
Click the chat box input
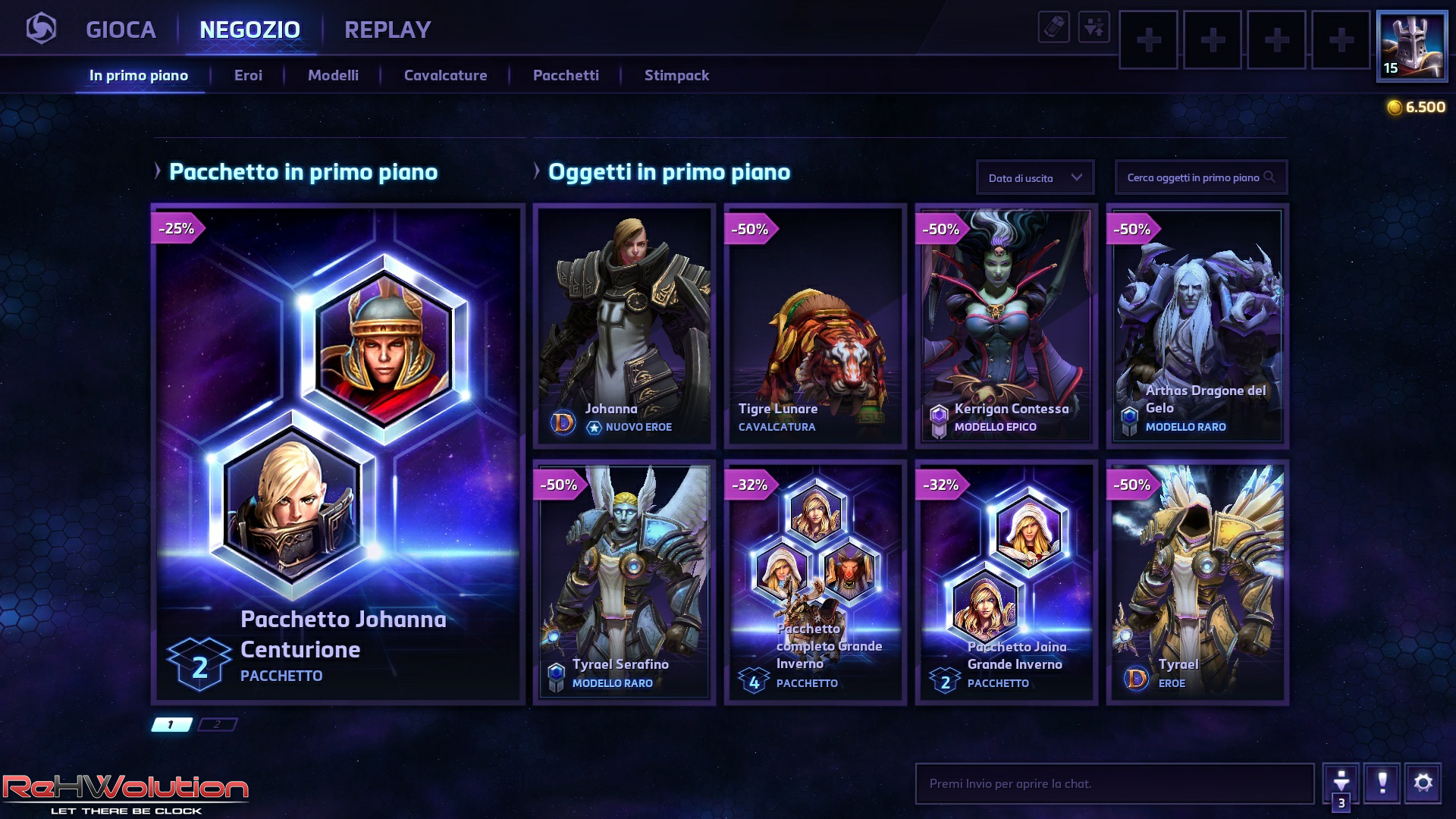tap(1114, 783)
